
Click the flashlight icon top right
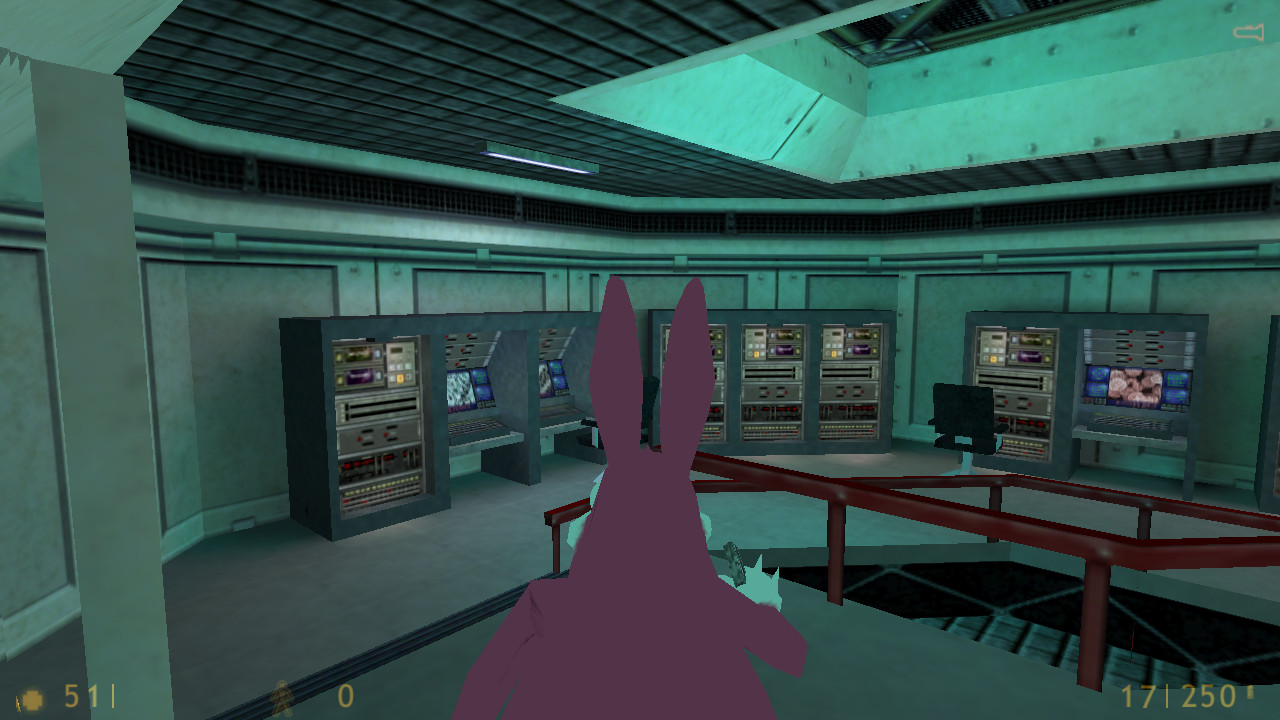point(1251,30)
